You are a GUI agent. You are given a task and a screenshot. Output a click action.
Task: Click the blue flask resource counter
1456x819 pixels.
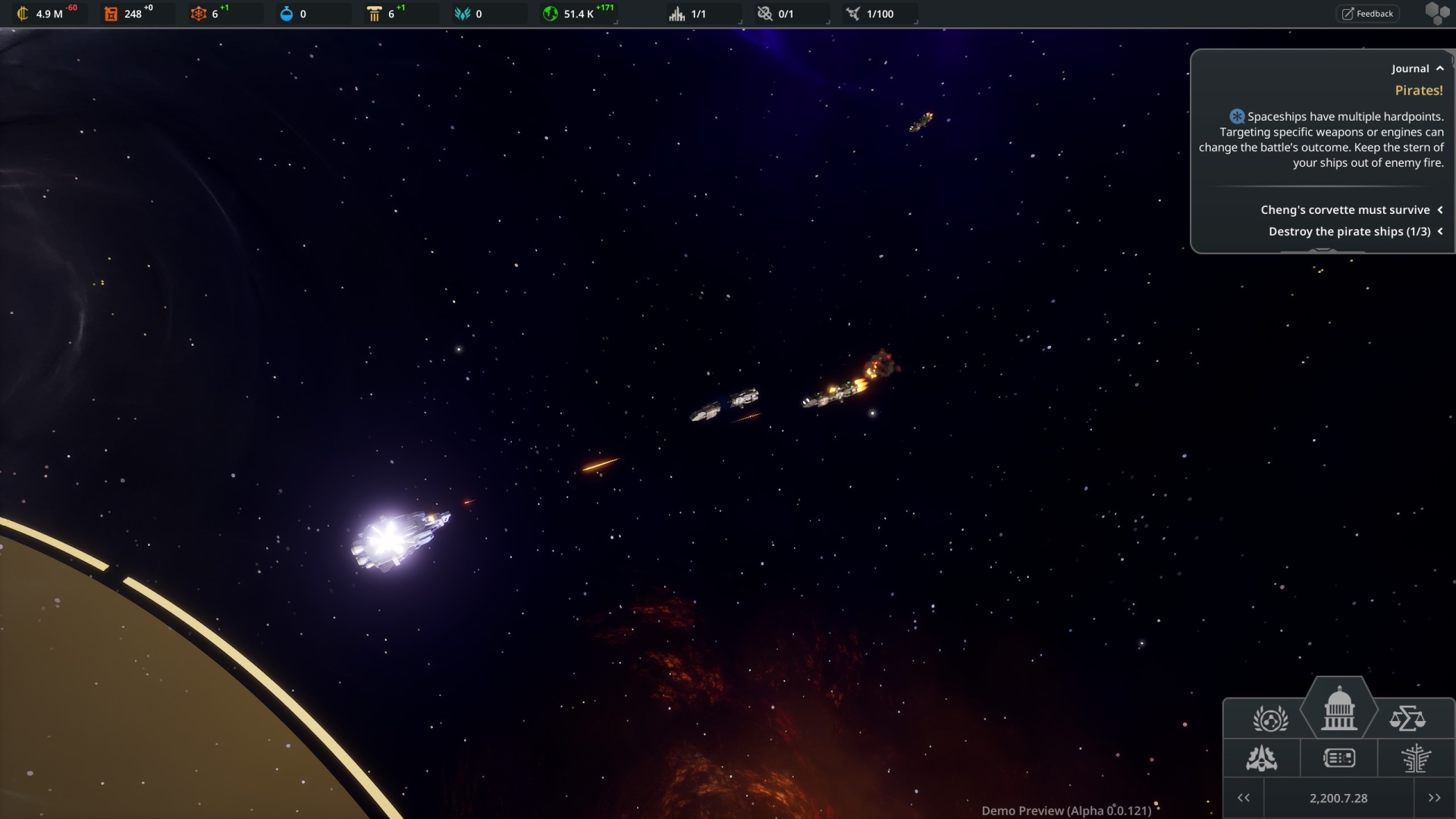(x=294, y=14)
